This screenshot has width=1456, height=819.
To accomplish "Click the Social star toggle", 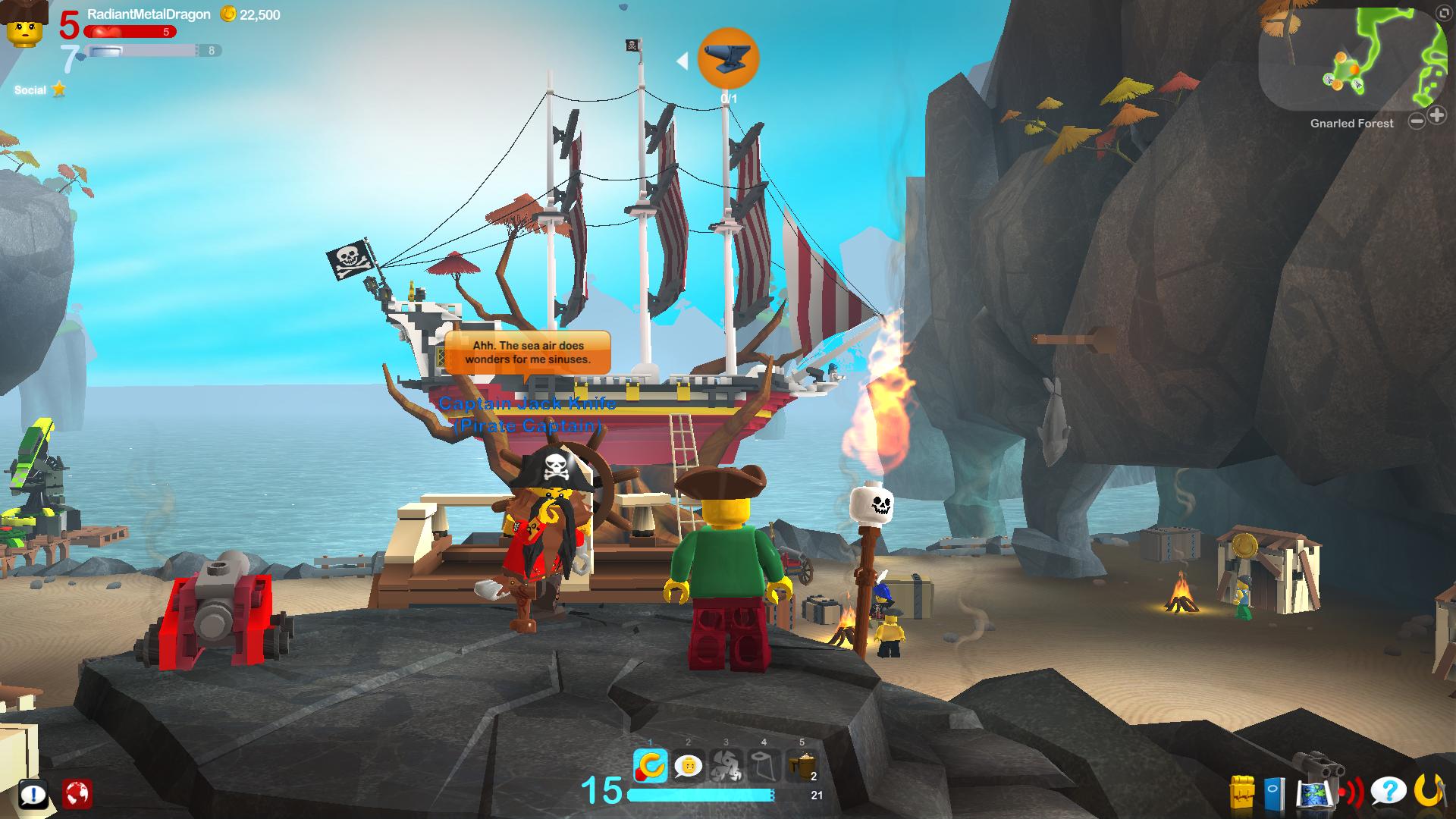I will click(x=58, y=89).
